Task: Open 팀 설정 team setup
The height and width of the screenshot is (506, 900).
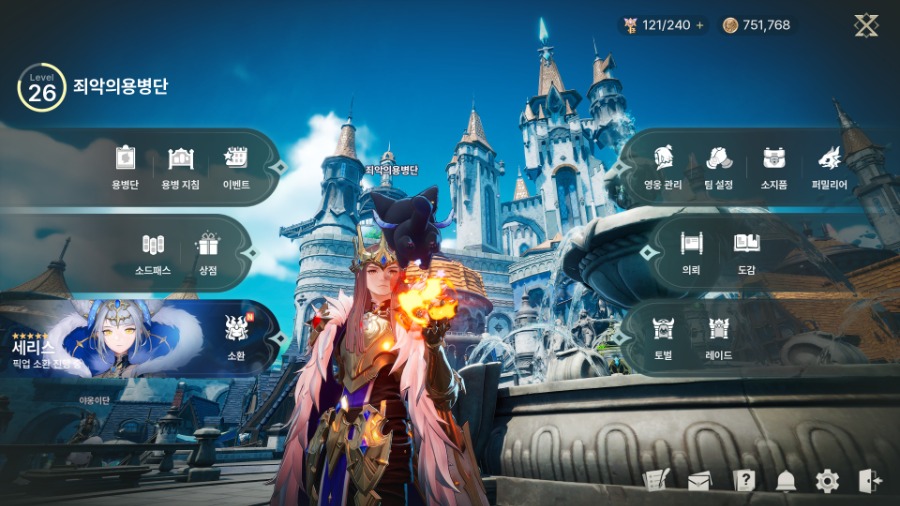Action: (717, 166)
